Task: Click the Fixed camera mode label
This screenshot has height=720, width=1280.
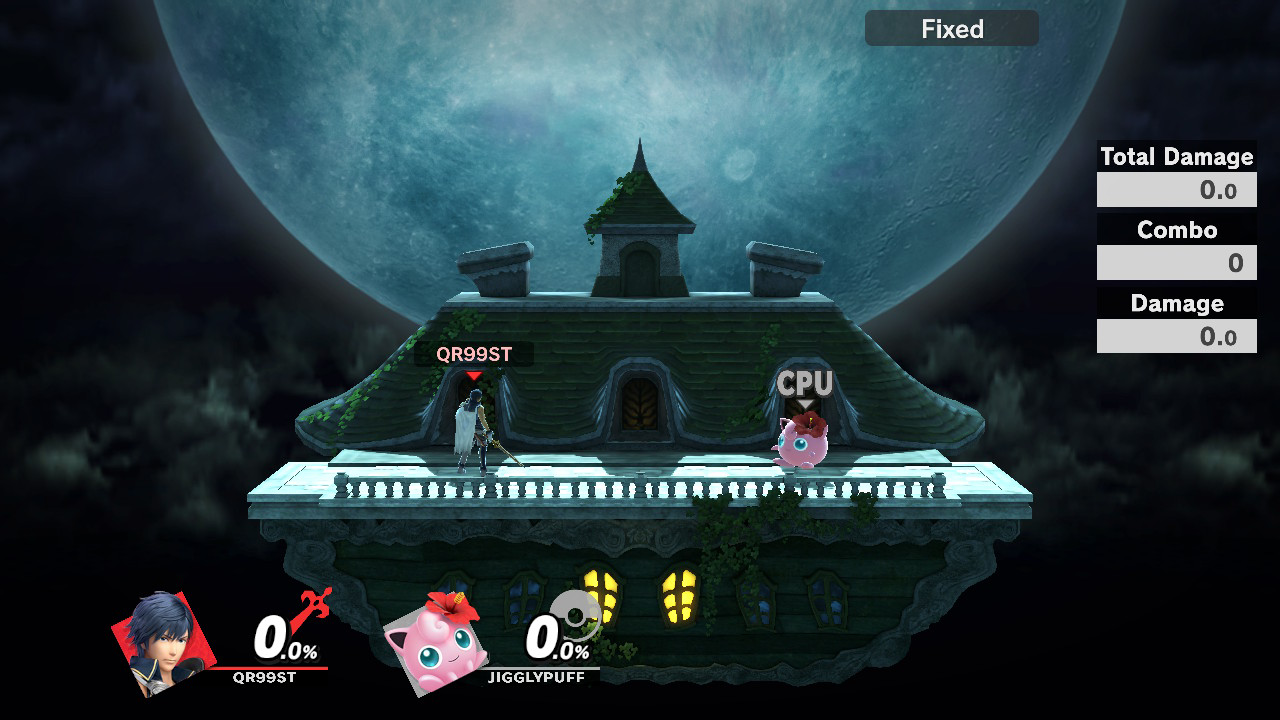Action: 951,29
